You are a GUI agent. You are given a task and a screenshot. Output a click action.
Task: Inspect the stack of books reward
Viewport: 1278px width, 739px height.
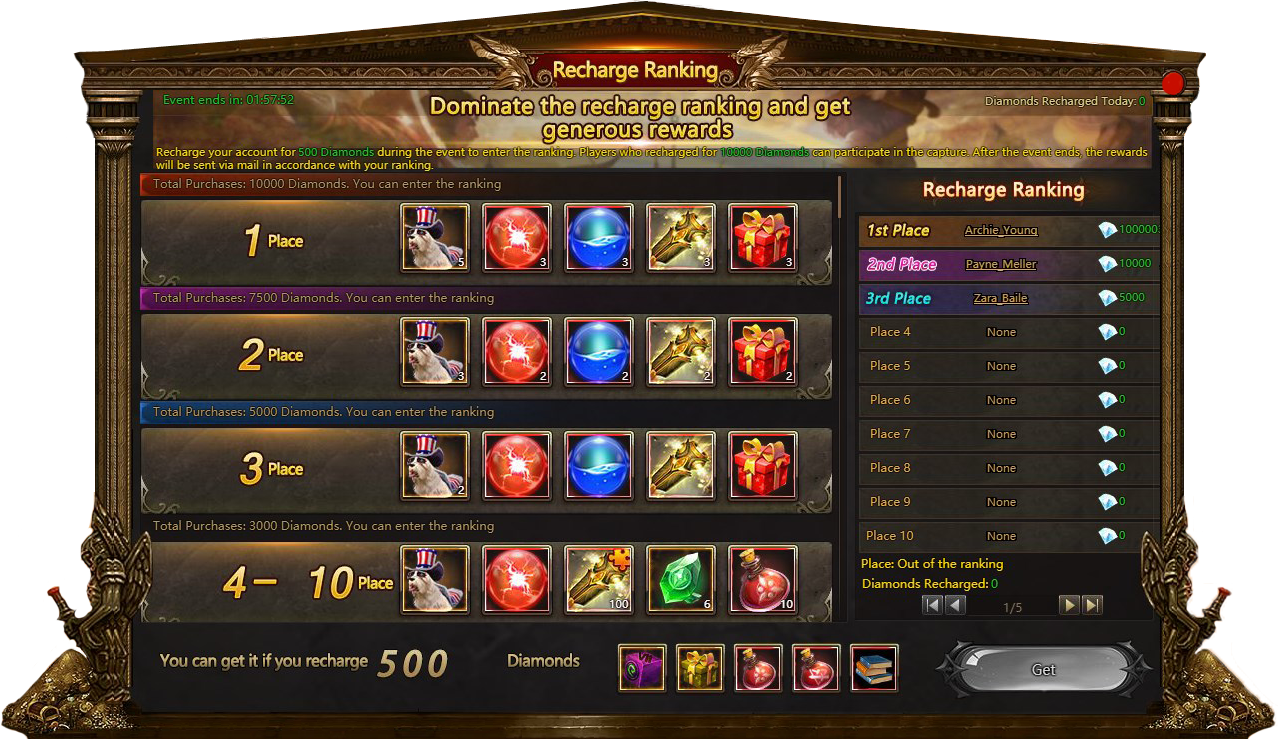click(x=874, y=668)
